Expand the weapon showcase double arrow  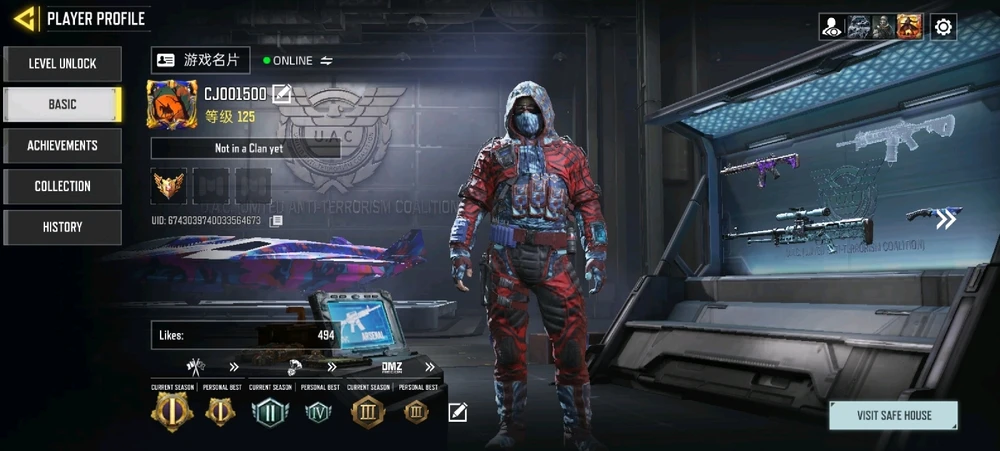tap(945, 220)
